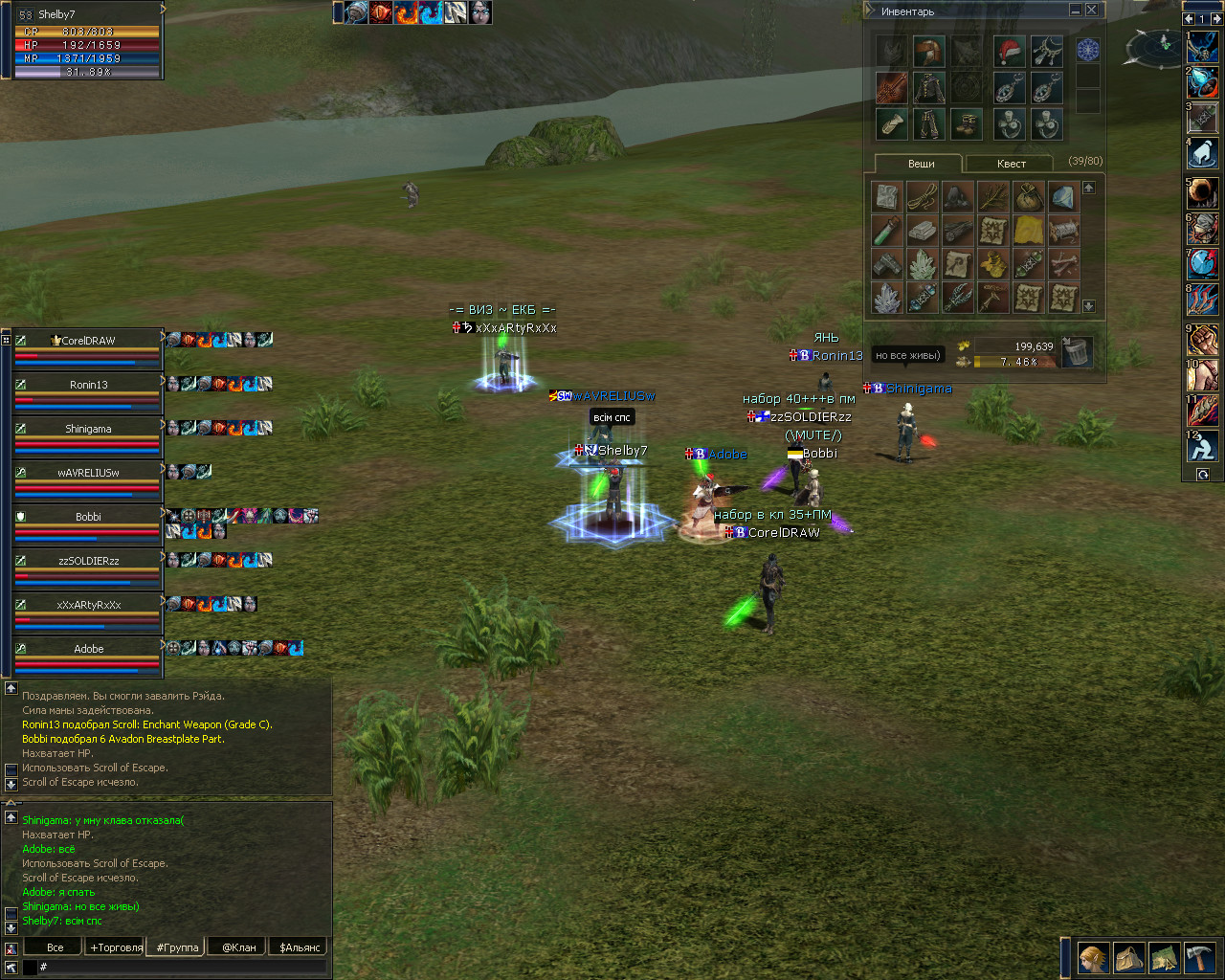
Task: Select the Santa hat equipment slot
Action: tap(1008, 52)
